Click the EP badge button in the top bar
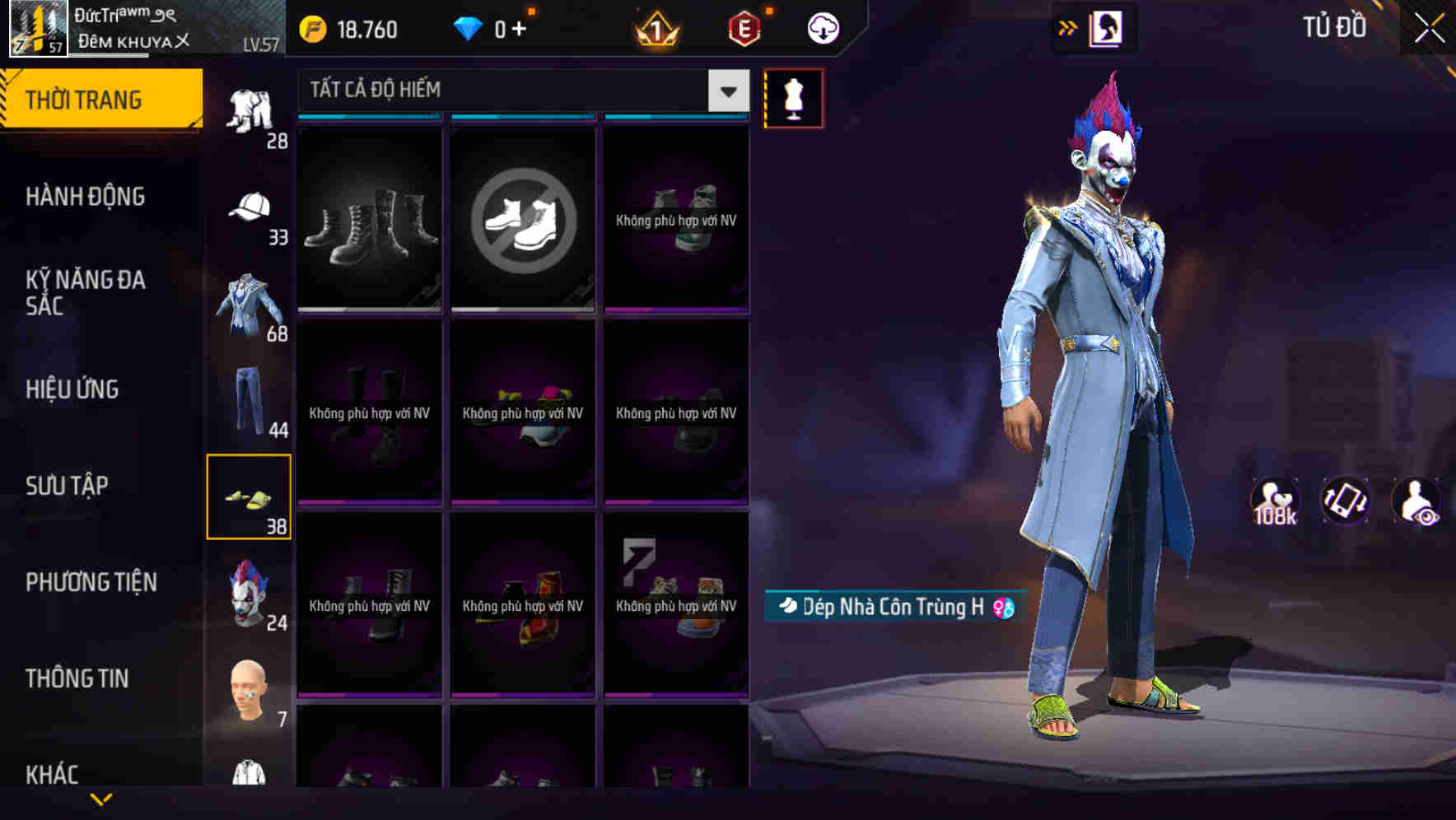This screenshot has height=820, width=1456. coord(745,28)
